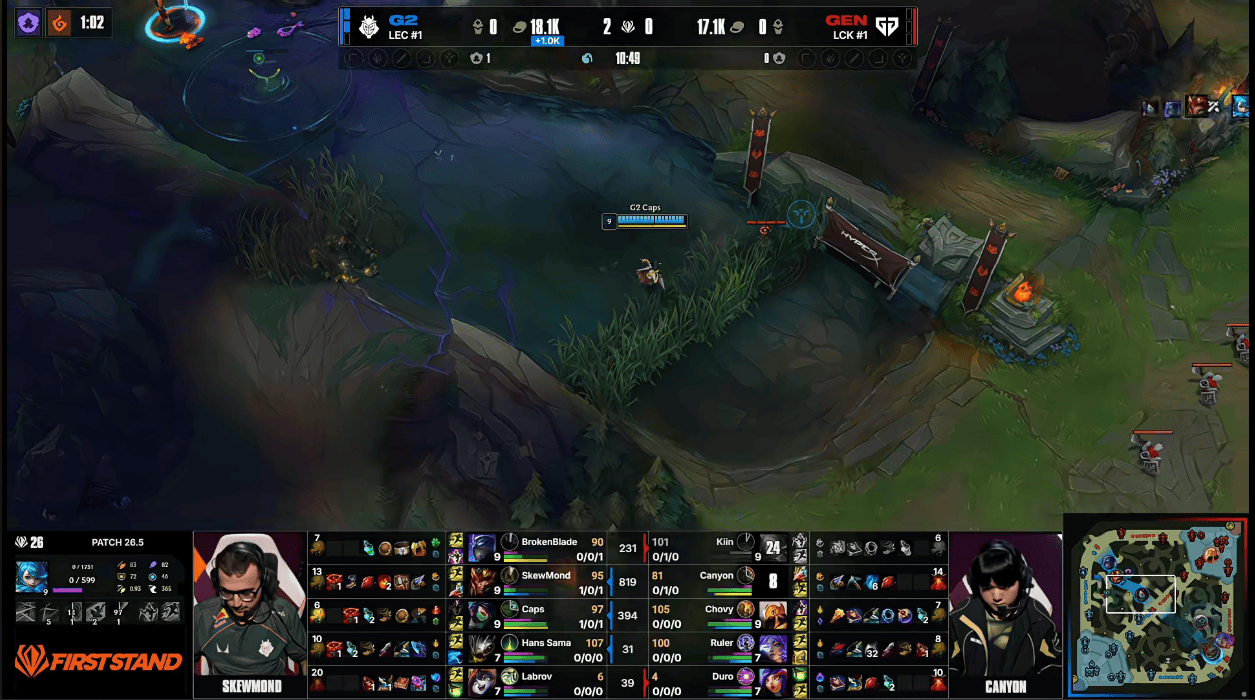Pick Duro's champion portrait in the scoreboard

(773, 682)
